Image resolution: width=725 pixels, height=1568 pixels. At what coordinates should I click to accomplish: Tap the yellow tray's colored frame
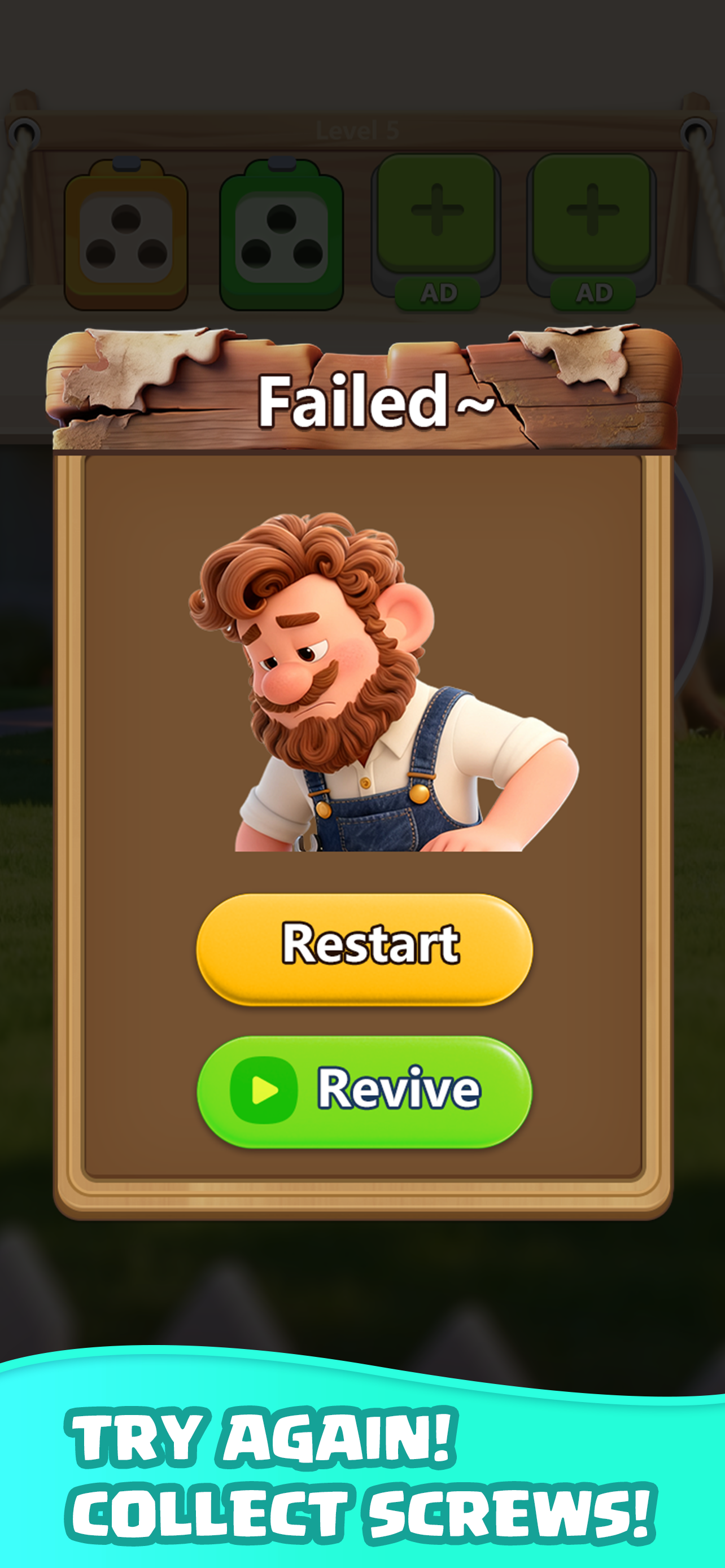79,234
